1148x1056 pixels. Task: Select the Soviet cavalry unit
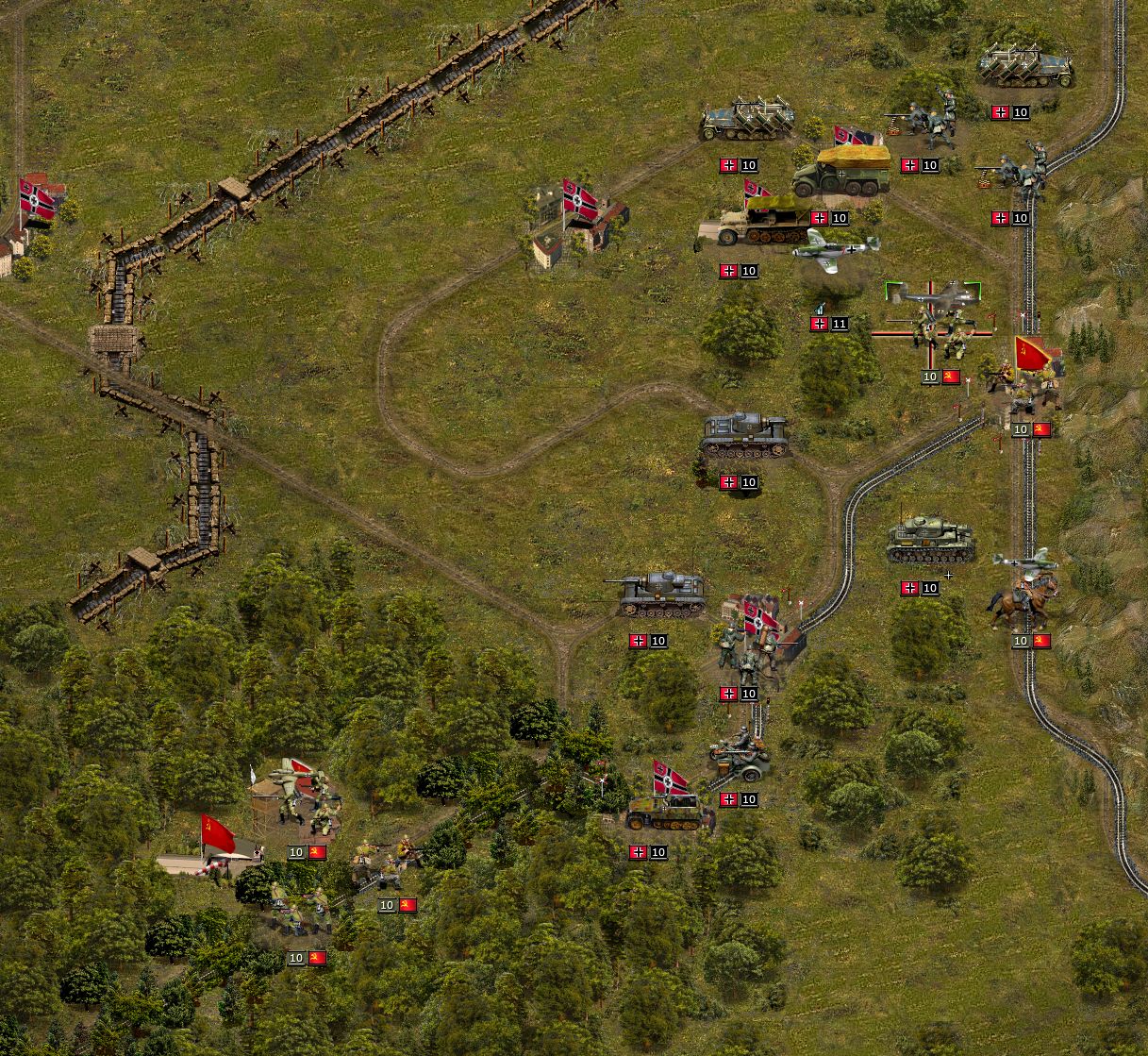[x=1023, y=601]
